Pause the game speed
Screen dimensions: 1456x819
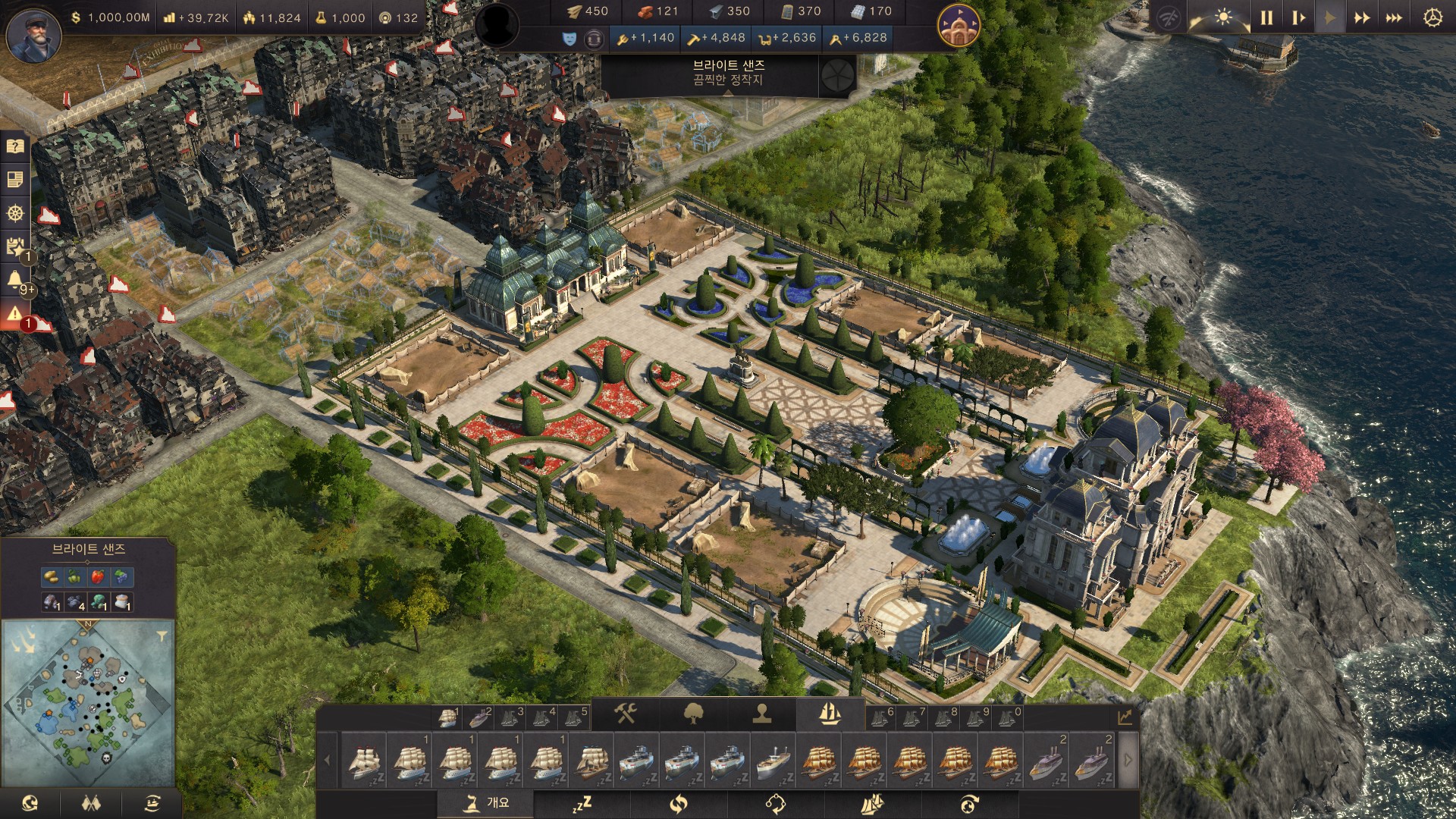click(1266, 17)
